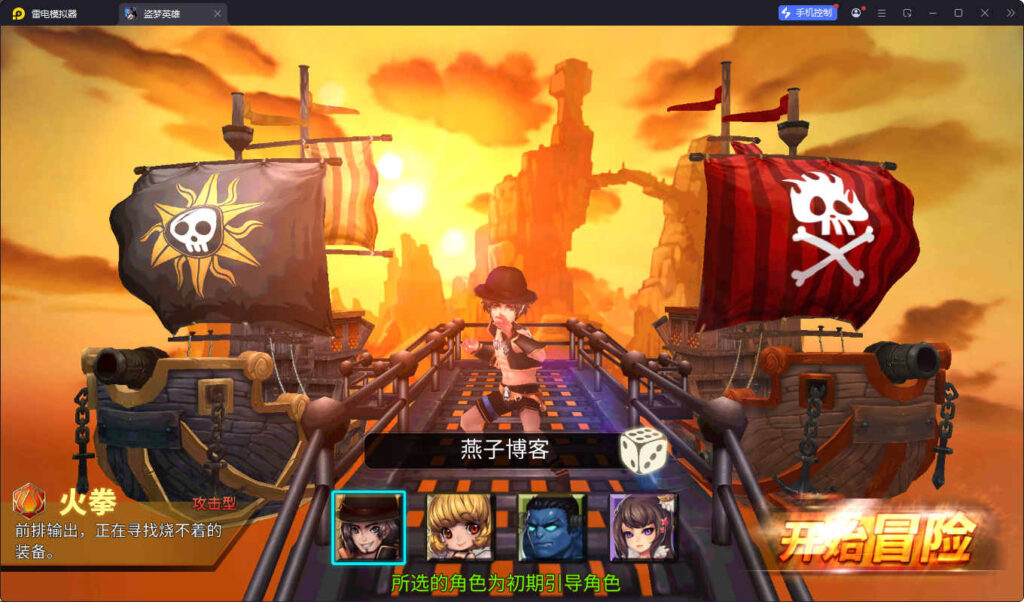Open the 手机控制 phone control panel
The width and height of the screenshot is (1024, 602).
(x=808, y=13)
